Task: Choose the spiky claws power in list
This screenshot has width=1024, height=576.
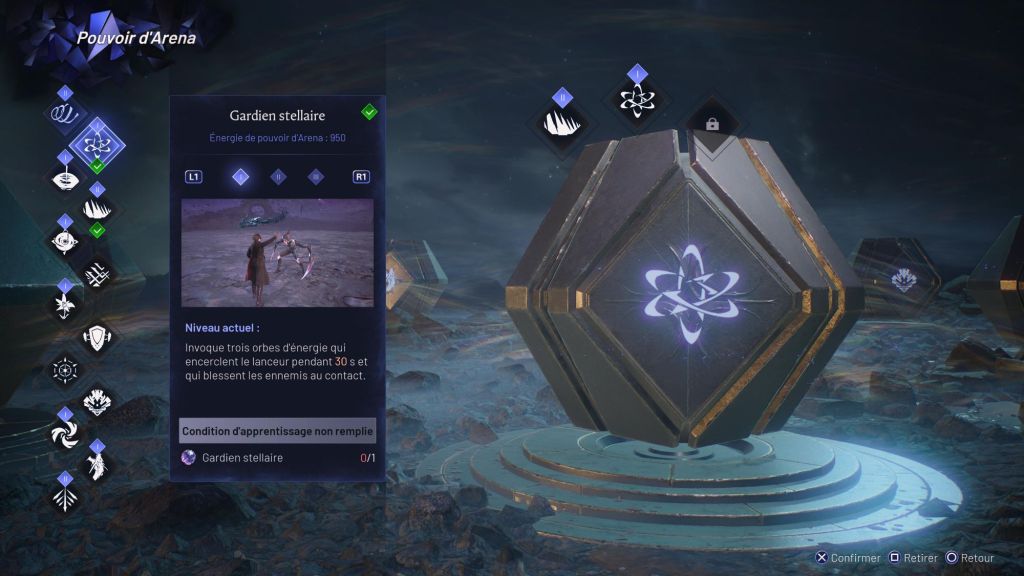Action: tap(98, 208)
